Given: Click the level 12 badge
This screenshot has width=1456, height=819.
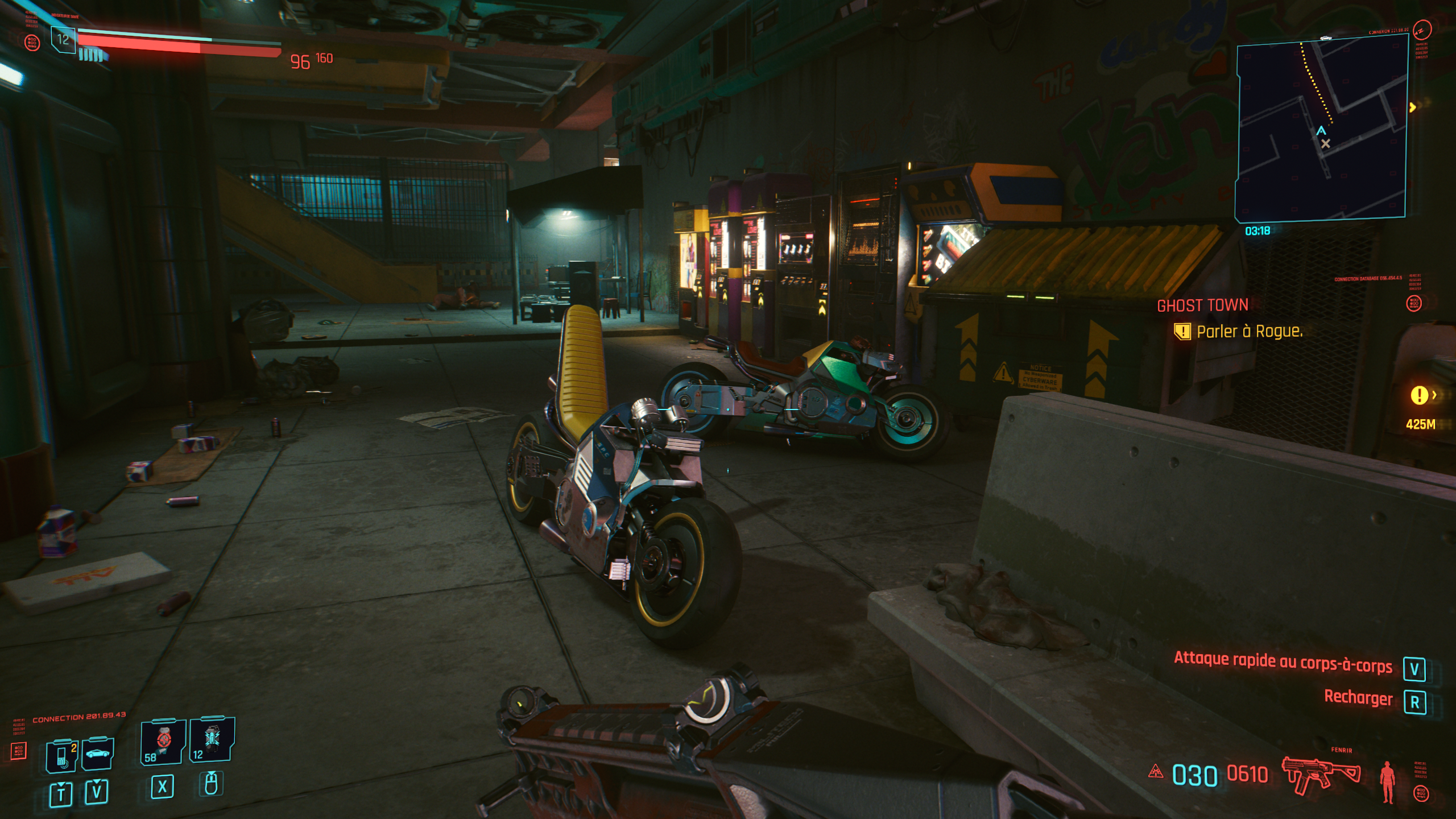Looking at the screenshot, I should (x=63, y=40).
